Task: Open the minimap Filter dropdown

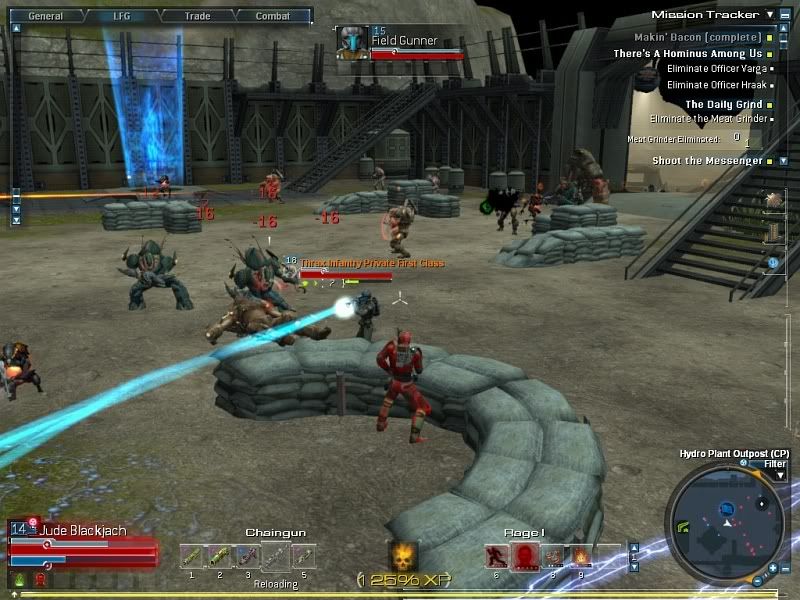Action: pyautogui.click(x=780, y=475)
